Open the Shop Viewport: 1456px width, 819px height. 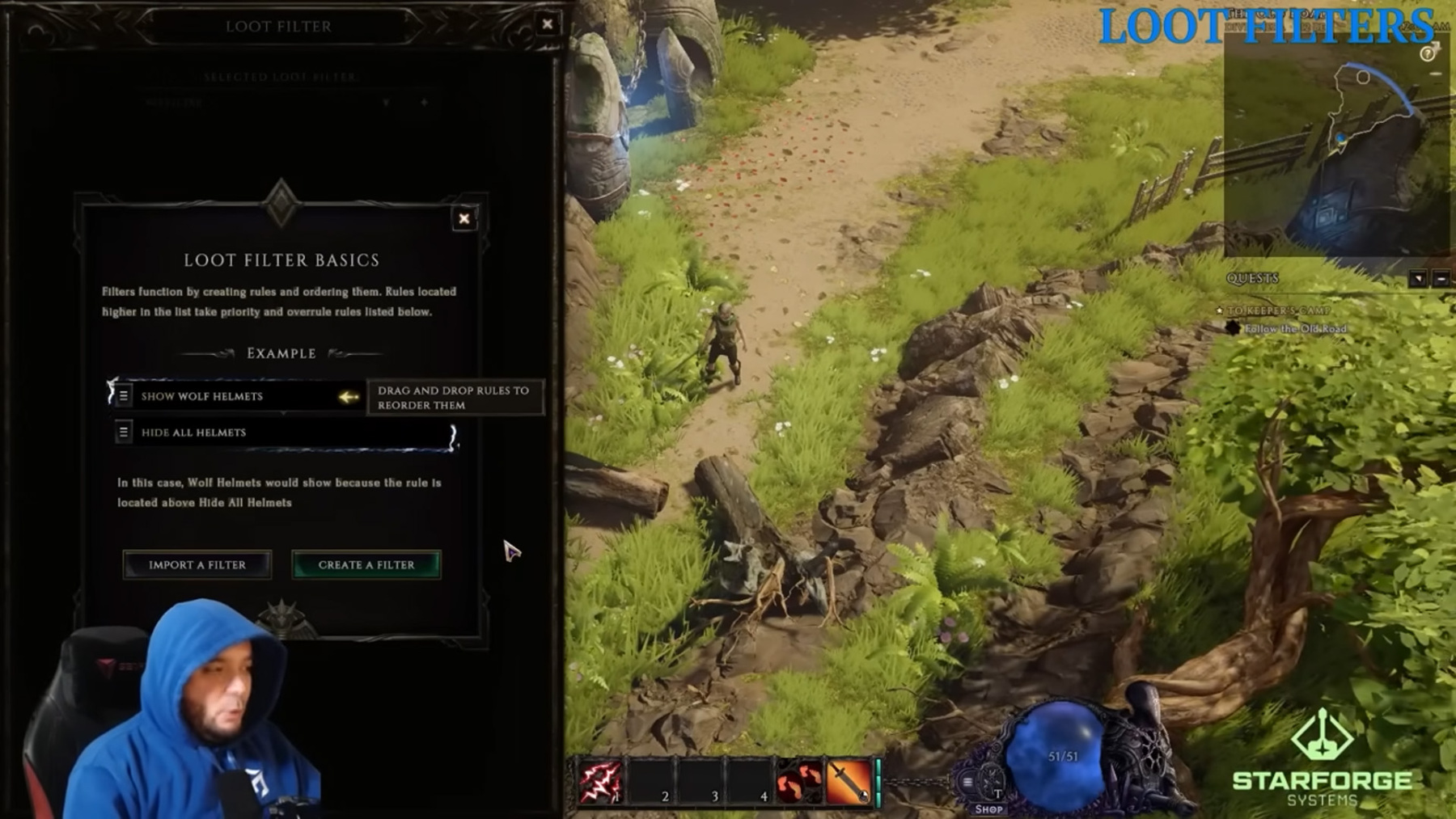coord(988,808)
